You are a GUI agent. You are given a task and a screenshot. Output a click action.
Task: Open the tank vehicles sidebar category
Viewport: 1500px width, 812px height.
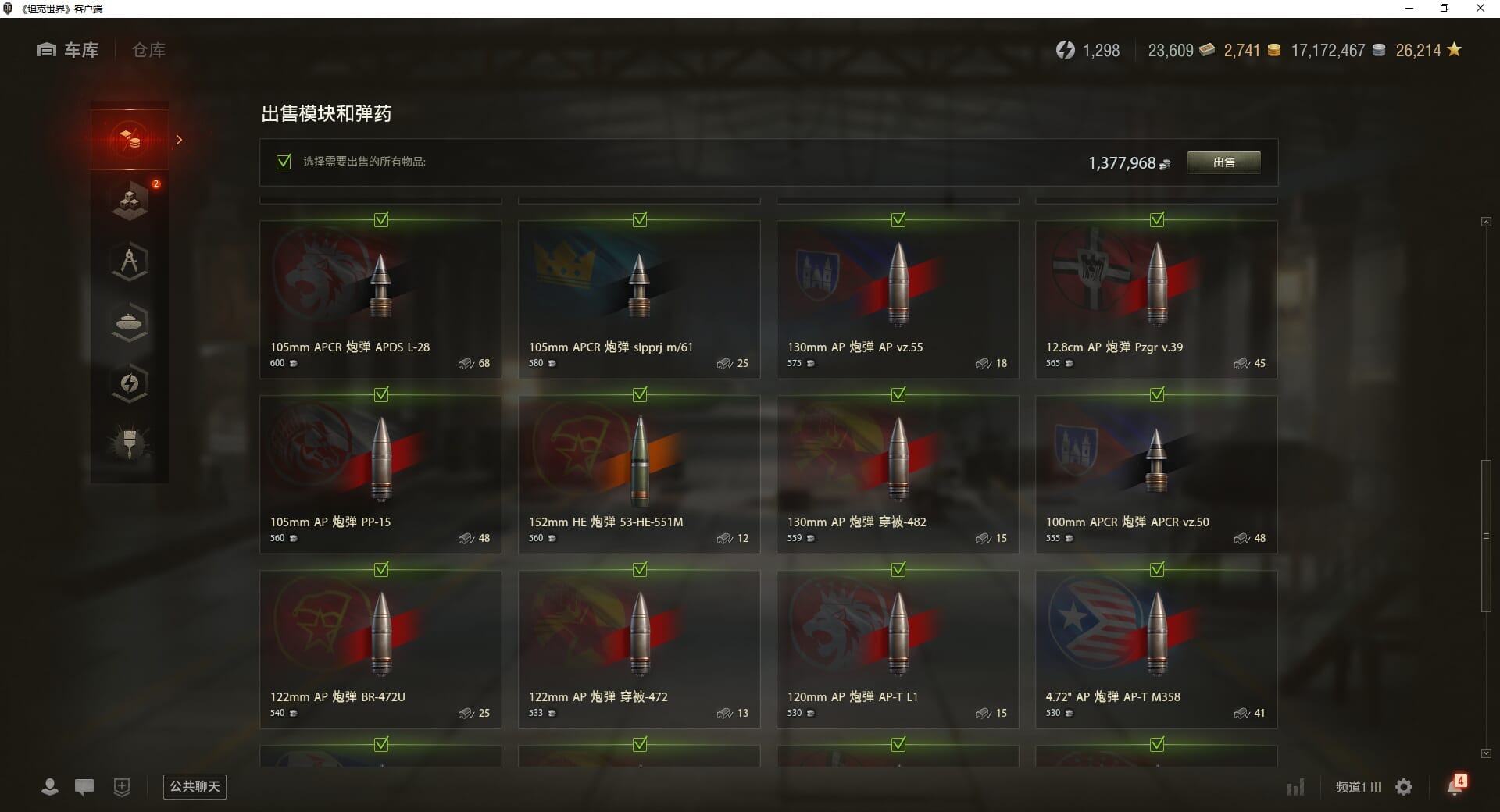(x=130, y=322)
